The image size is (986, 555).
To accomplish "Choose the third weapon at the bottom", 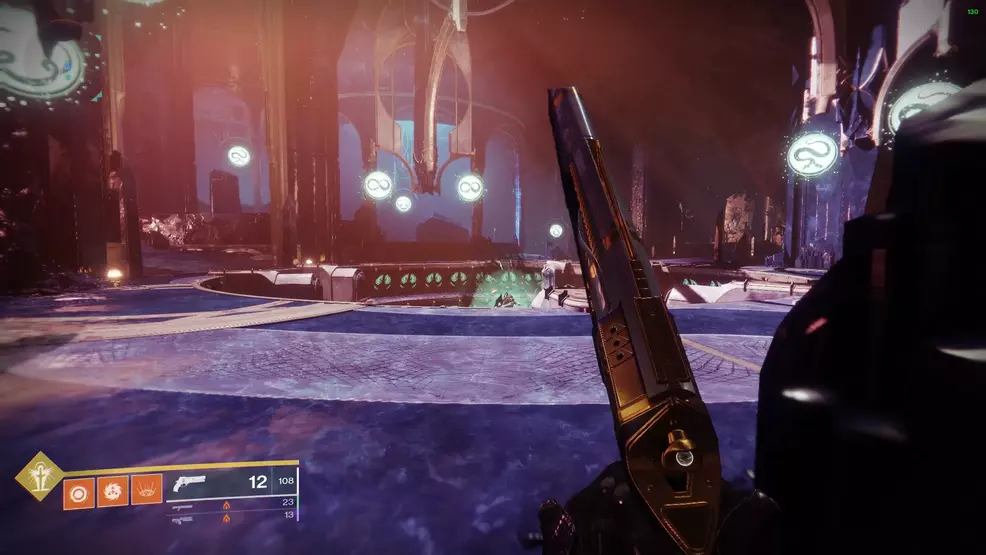I will (x=182, y=519).
